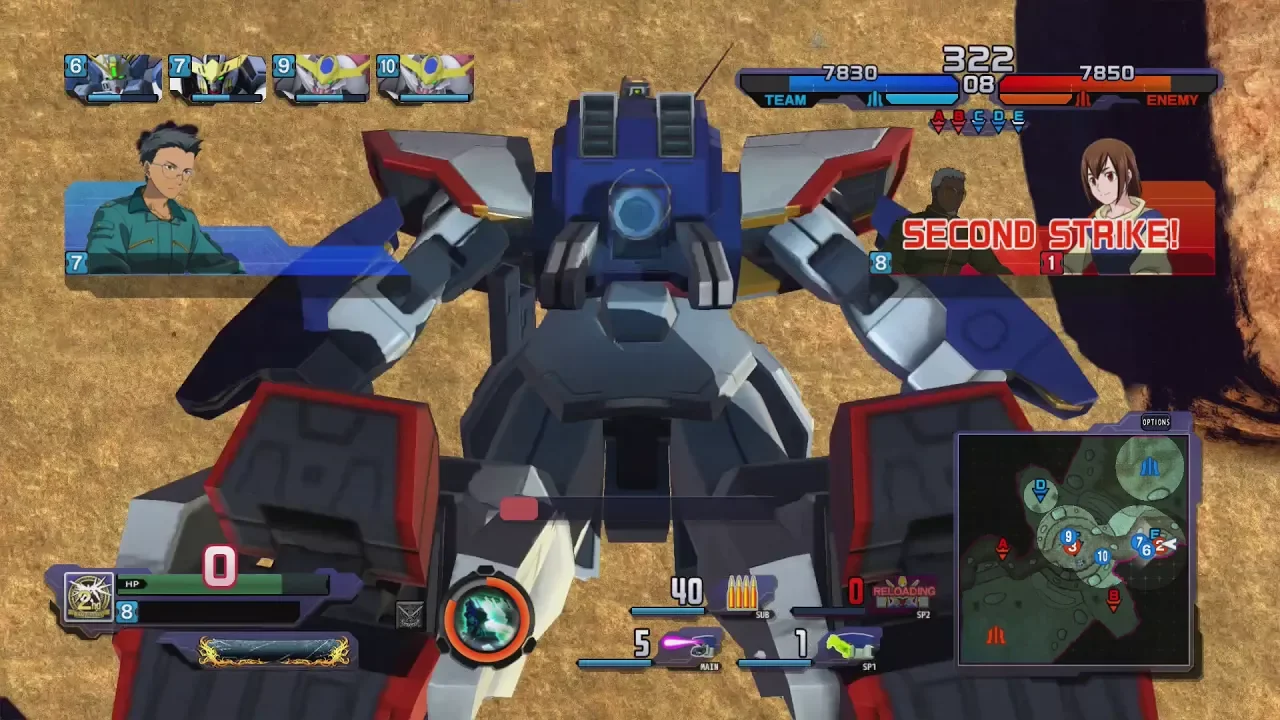Click red control point A on minimap

(1002, 548)
